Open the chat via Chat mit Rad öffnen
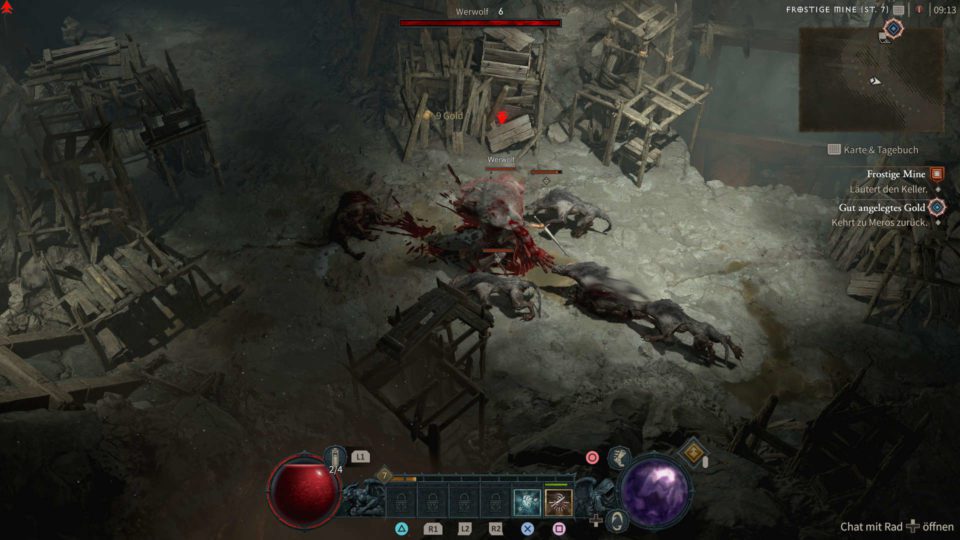This screenshot has height=540, width=960. coord(897,526)
